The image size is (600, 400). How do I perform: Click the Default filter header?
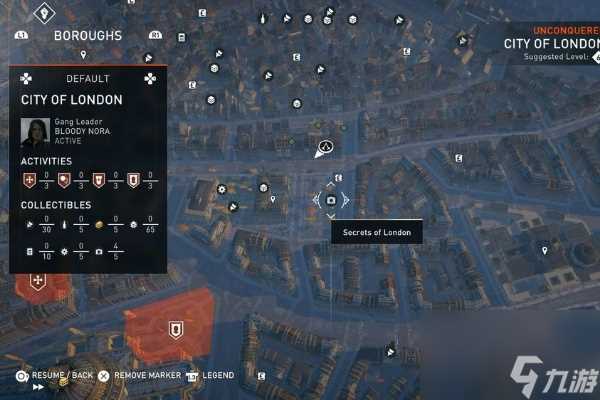(87, 78)
